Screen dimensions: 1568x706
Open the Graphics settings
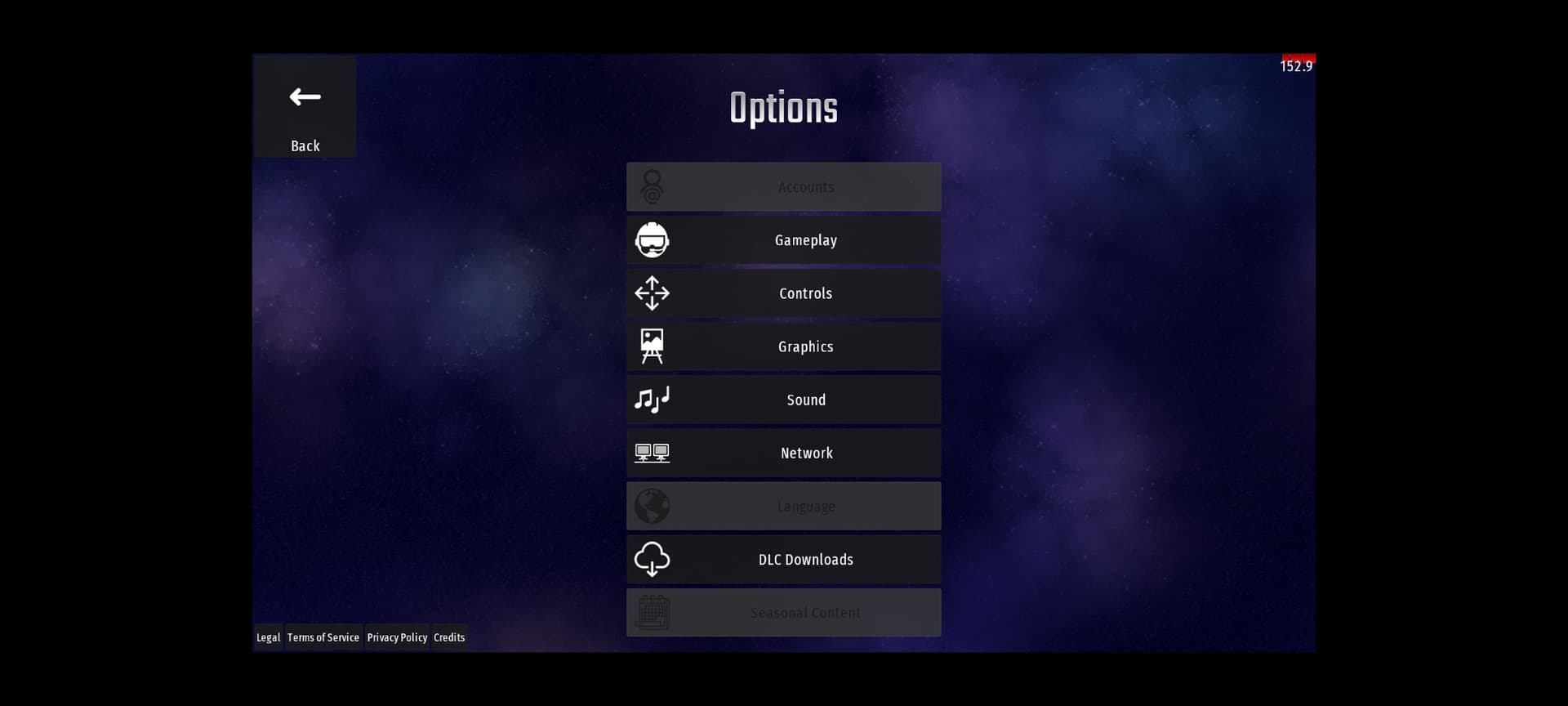click(783, 346)
